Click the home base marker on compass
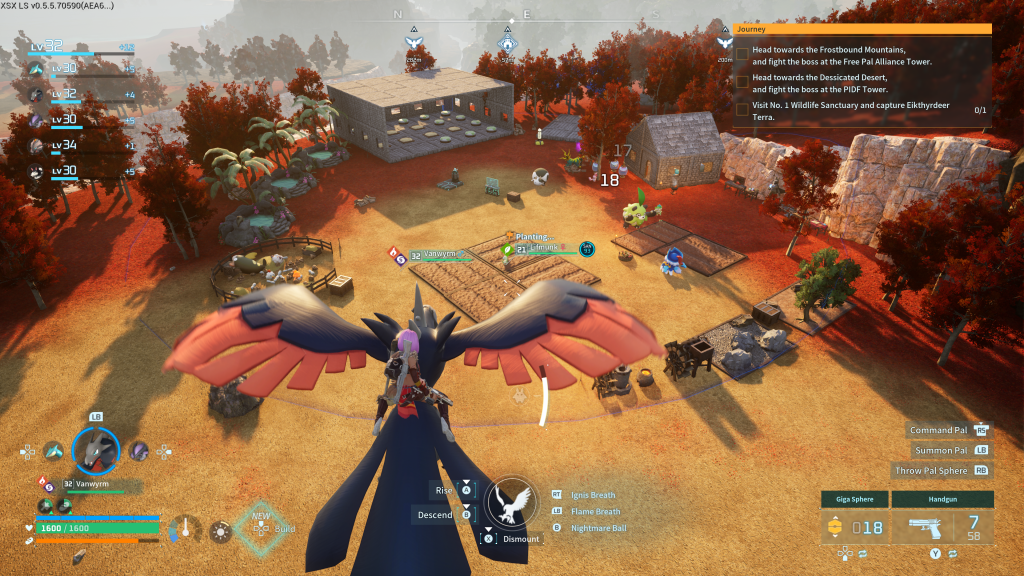This screenshot has width=1024, height=576. pyautogui.click(x=507, y=44)
